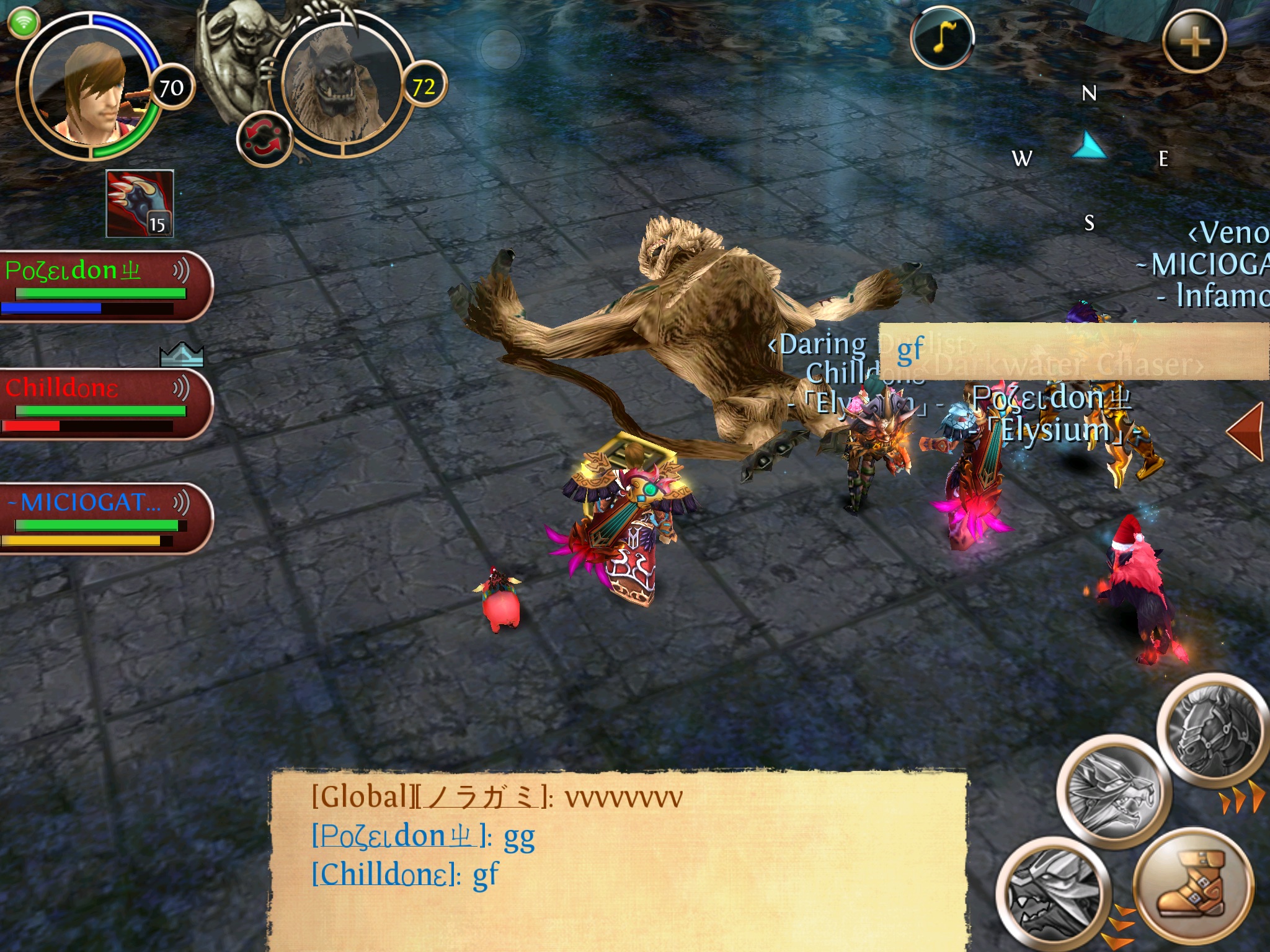Select the claw buff icon
The width and height of the screenshot is (1270, 952).
click(x=140, y=203)
